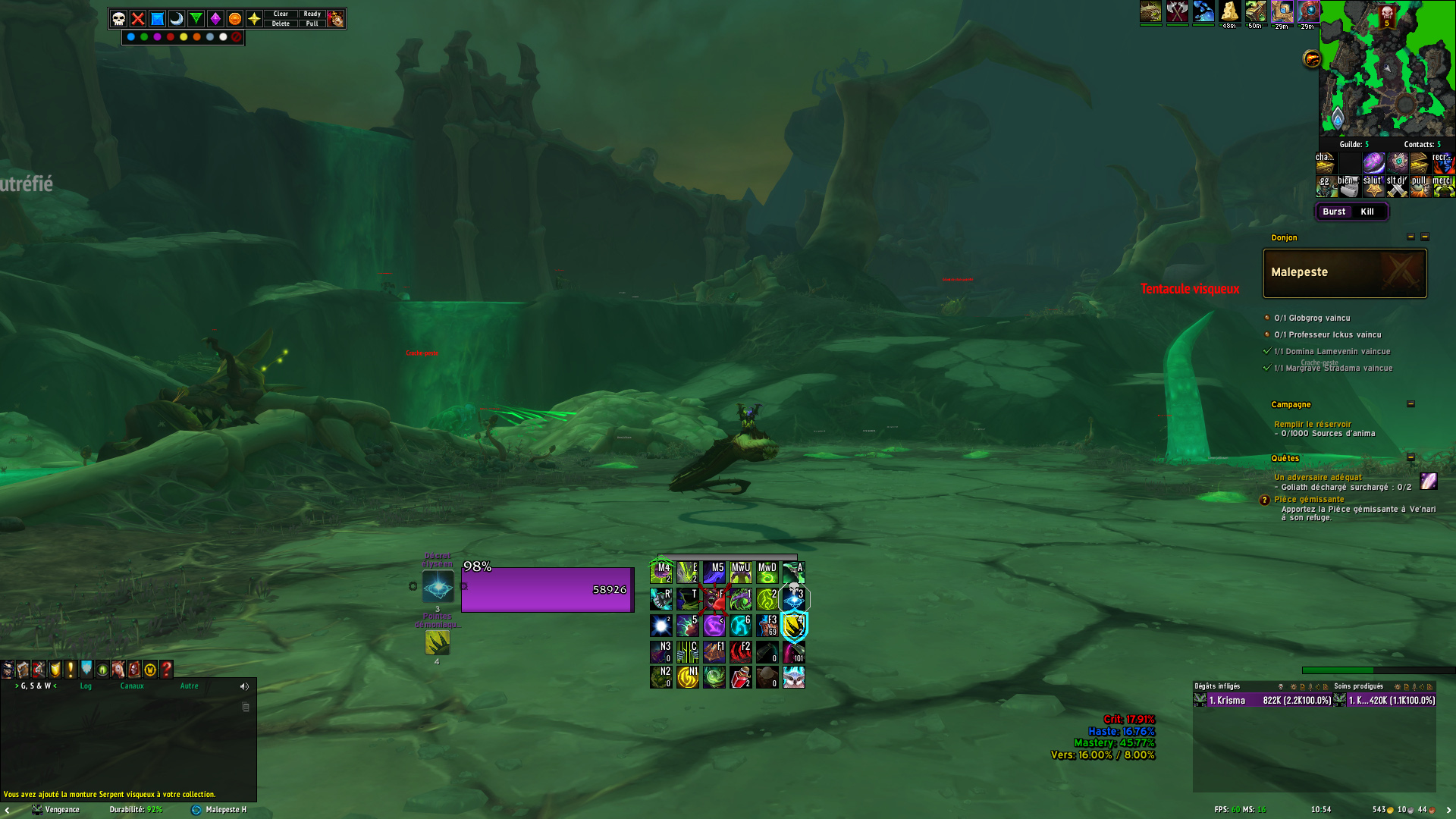1456x819 pixels.
Task: Open the minimap
Action: point(1387,68)
